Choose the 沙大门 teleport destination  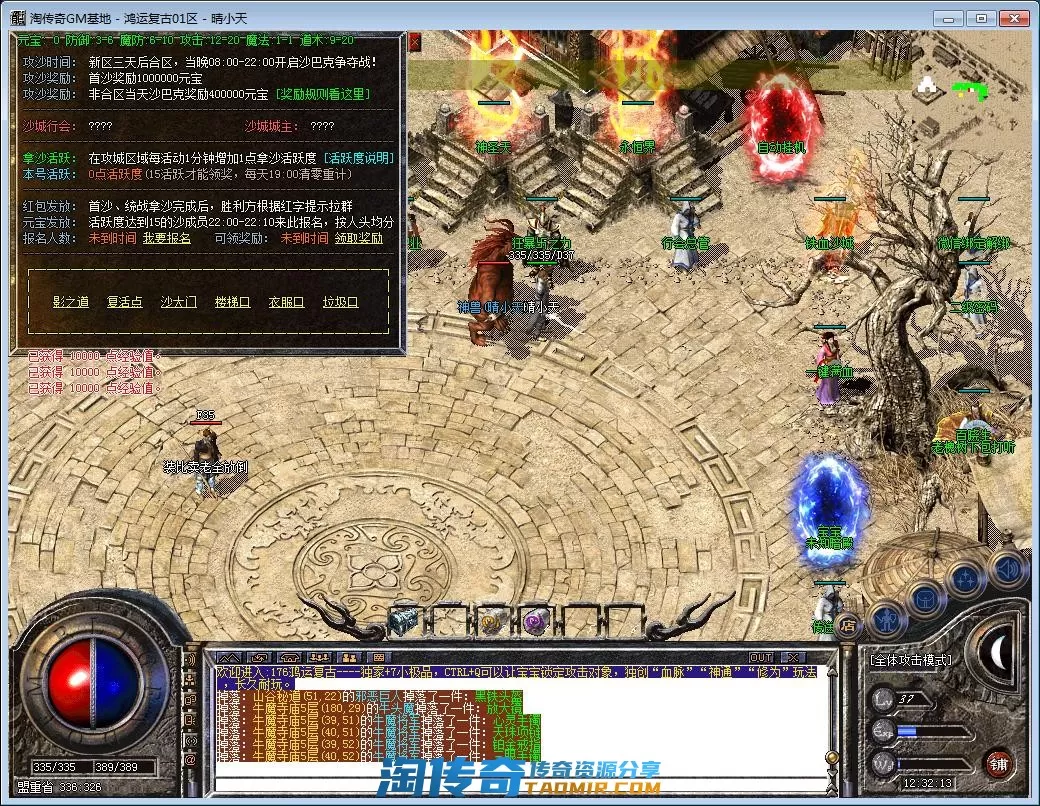(179, 302)
